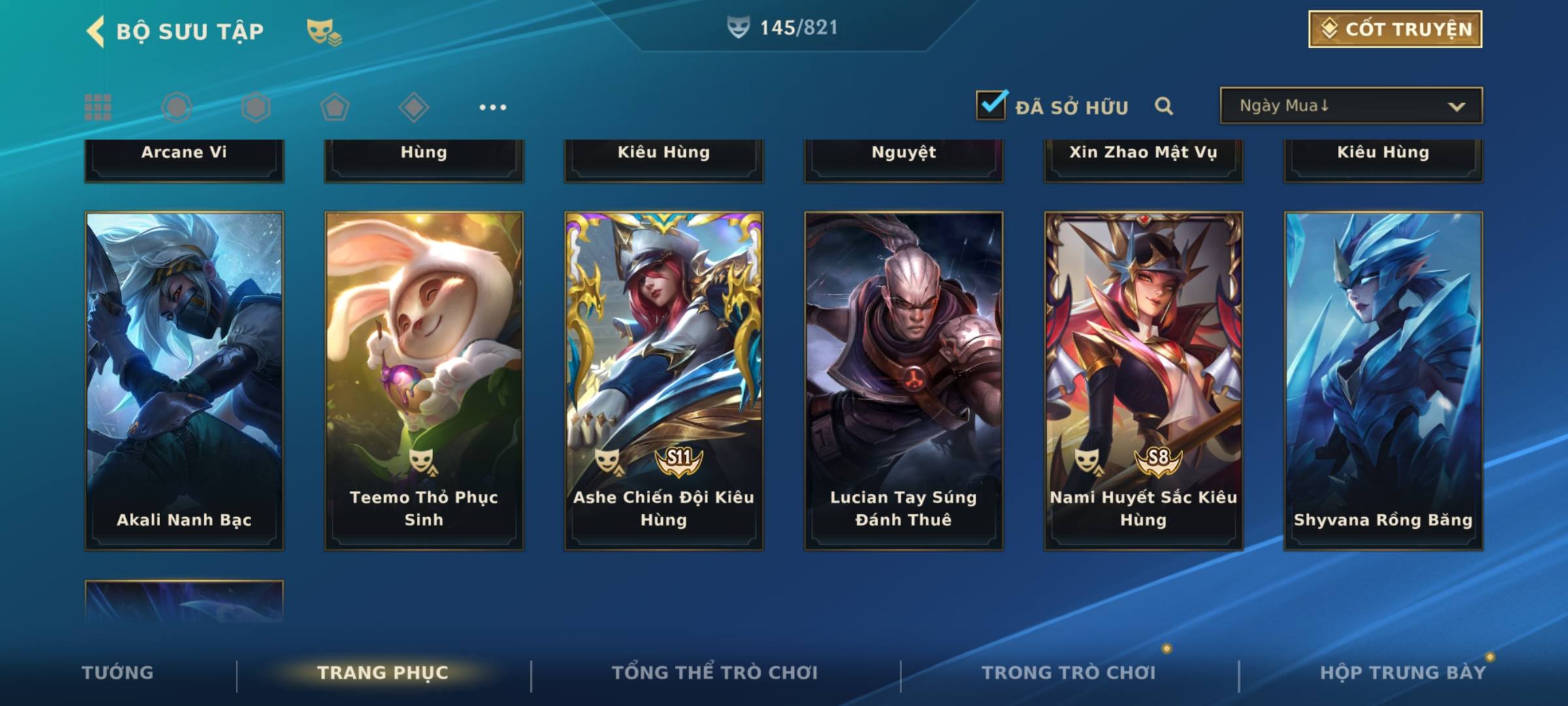Select the Teemo Thỏ Phục Sinh skin
Screen dimensions: 1568x706
pos(424,380)
